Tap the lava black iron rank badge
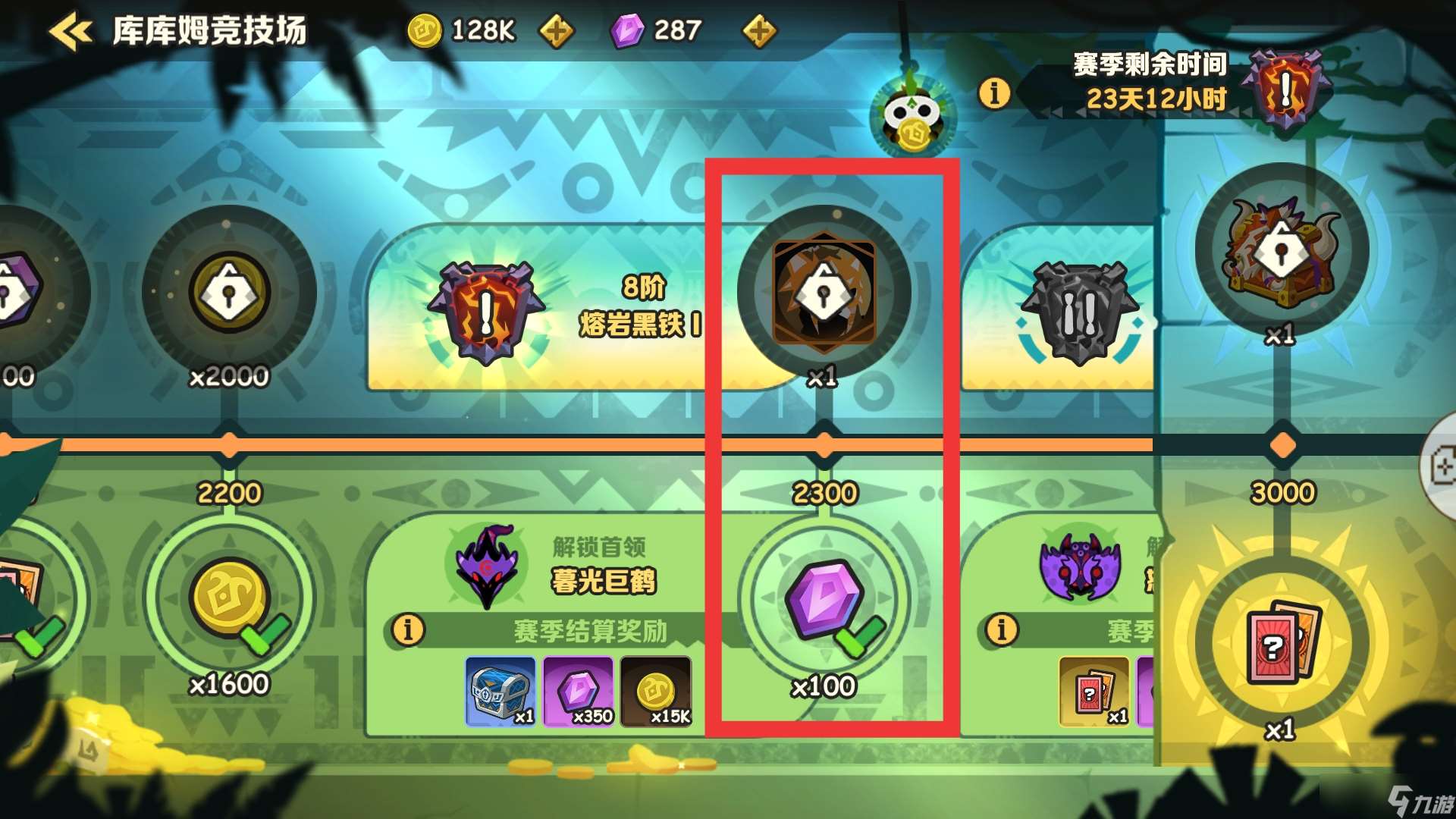Image resolution: width=1456 pixels, height=819 pixels. click(486, 311)
